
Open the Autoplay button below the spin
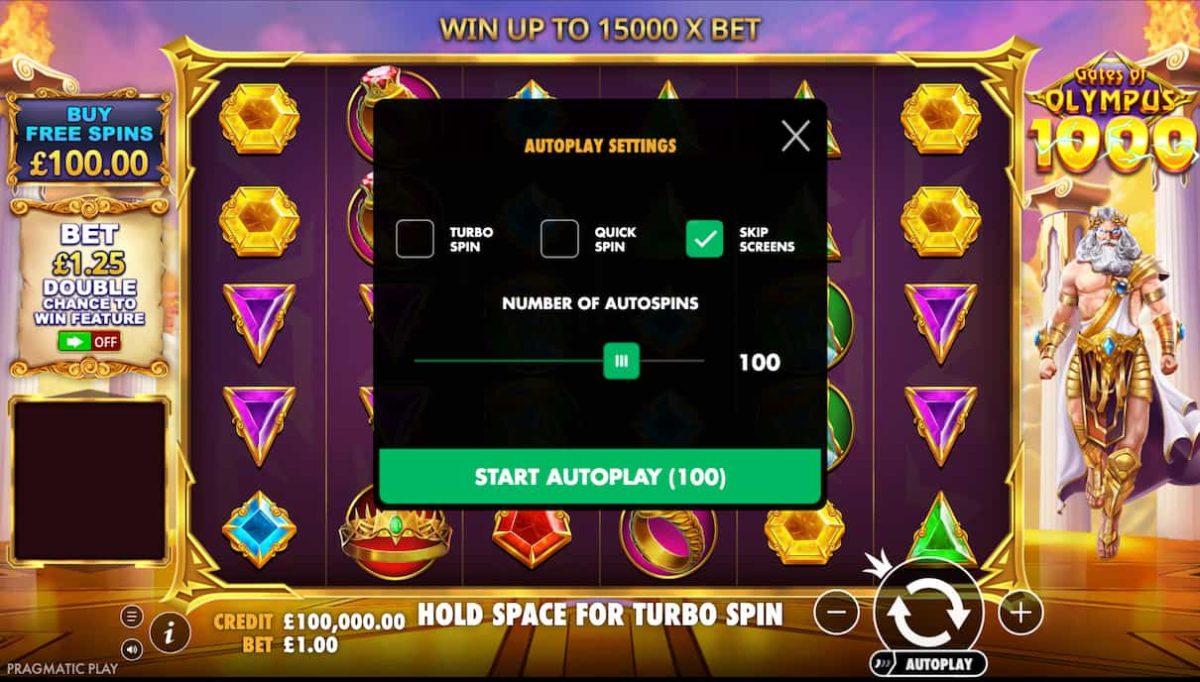pos(928,663)
